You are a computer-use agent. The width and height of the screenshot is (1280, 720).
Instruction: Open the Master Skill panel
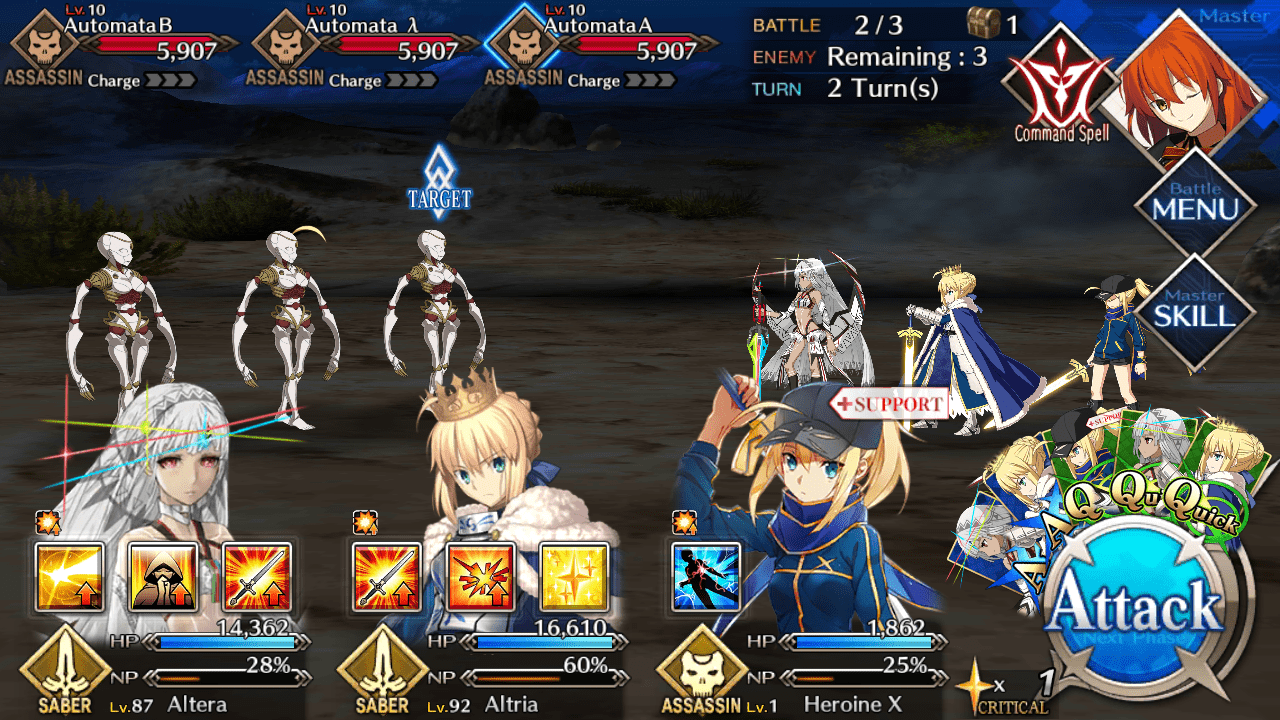[x=1195, y=312]
